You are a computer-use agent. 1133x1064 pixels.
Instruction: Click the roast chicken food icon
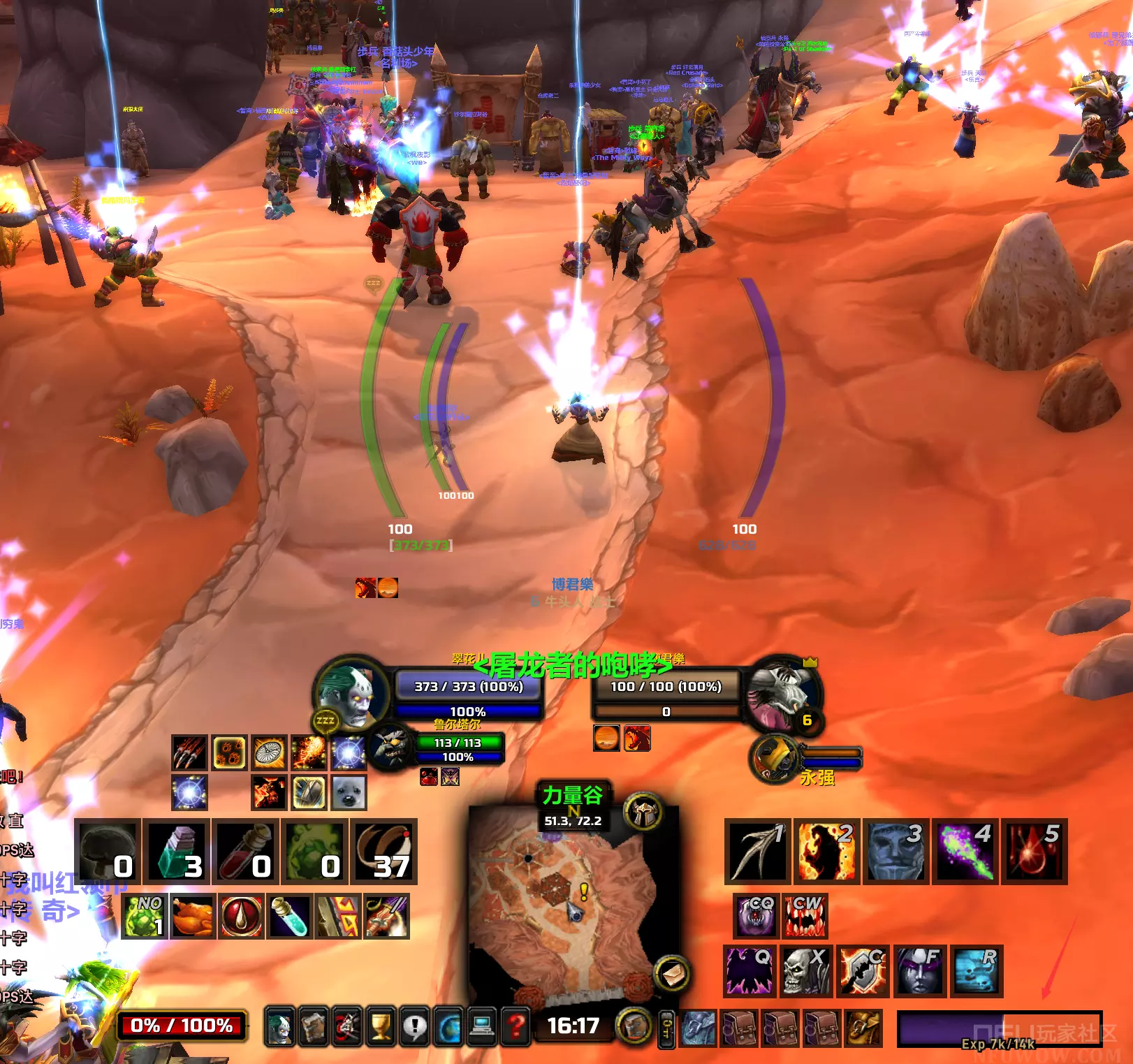pyautogui.click(x=192, y=916)
